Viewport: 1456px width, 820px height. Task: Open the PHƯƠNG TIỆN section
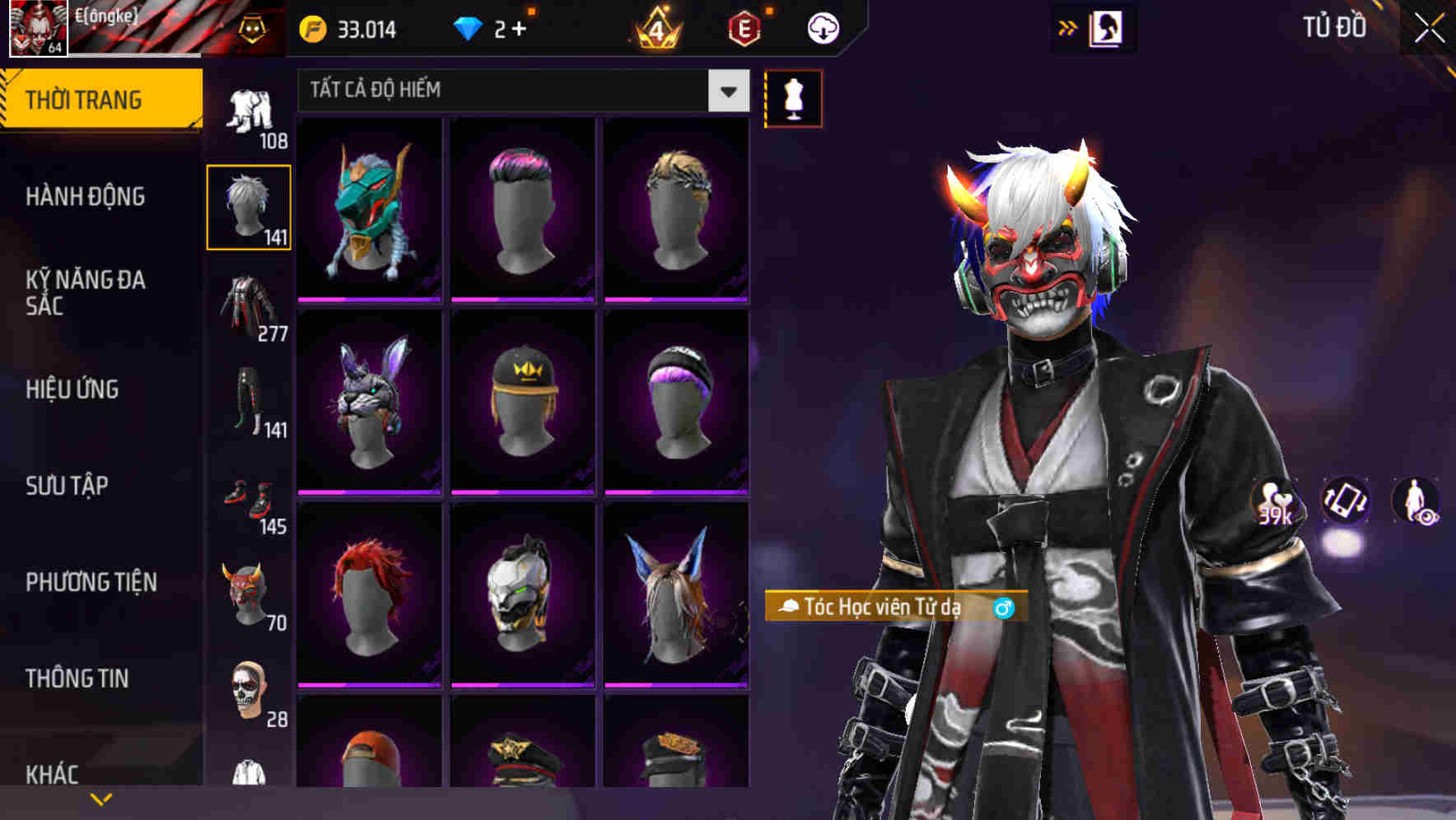click(91, 581)
